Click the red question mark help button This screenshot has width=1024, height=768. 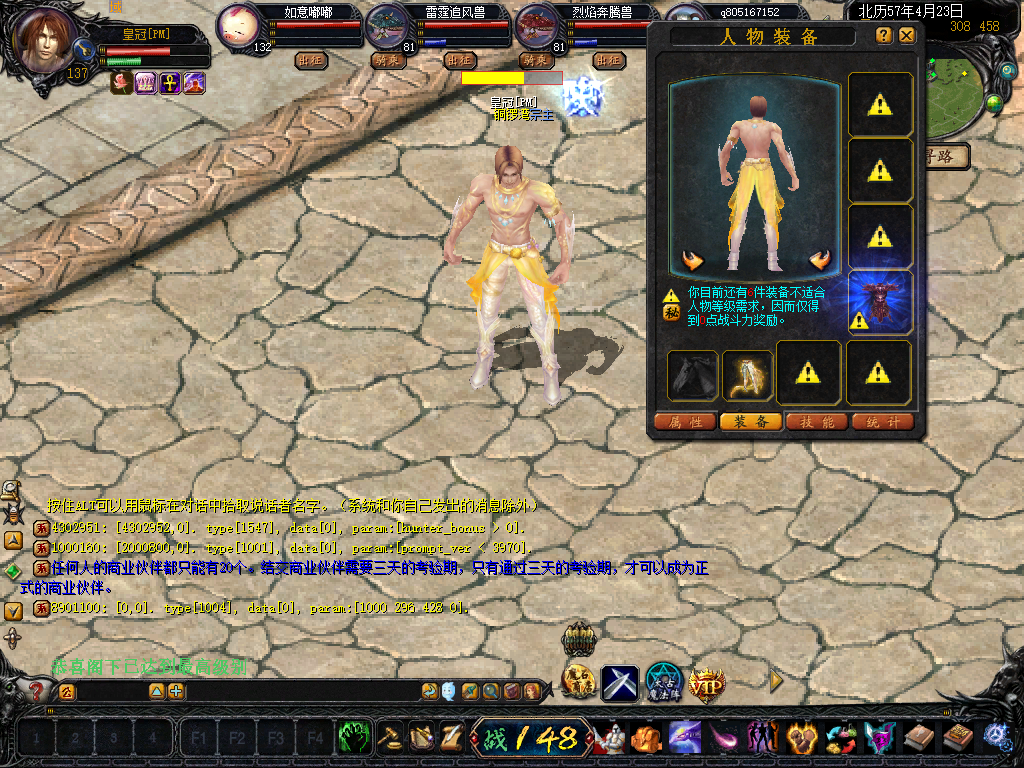tap(36, 691)
